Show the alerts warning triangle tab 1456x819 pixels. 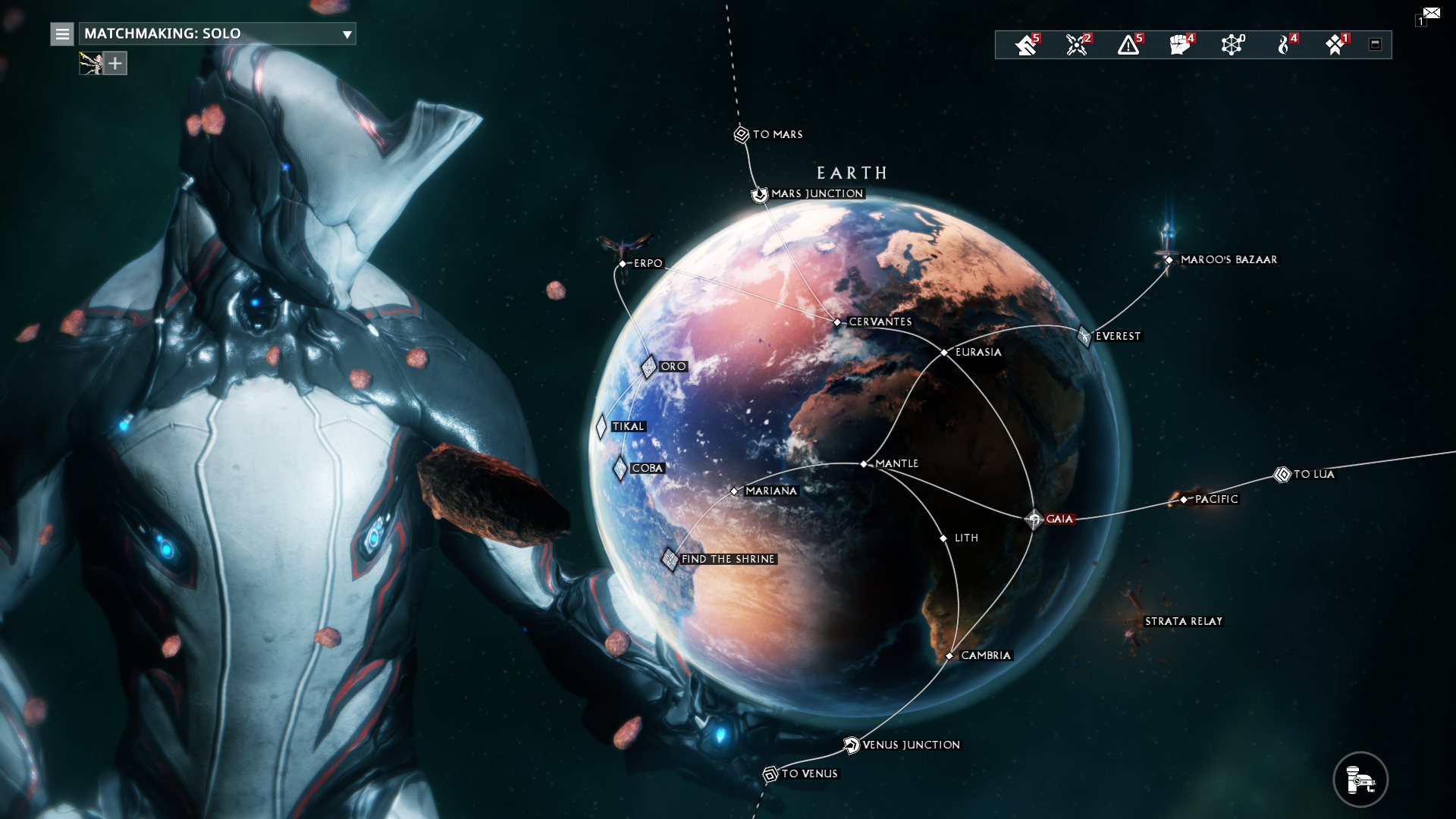point(1128,45)
